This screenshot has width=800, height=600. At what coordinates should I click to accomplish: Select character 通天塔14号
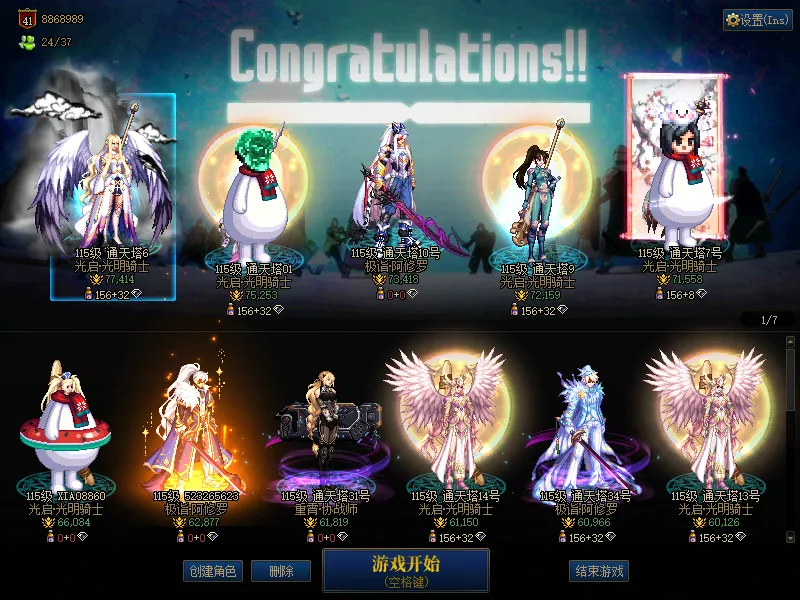(456, 430)
